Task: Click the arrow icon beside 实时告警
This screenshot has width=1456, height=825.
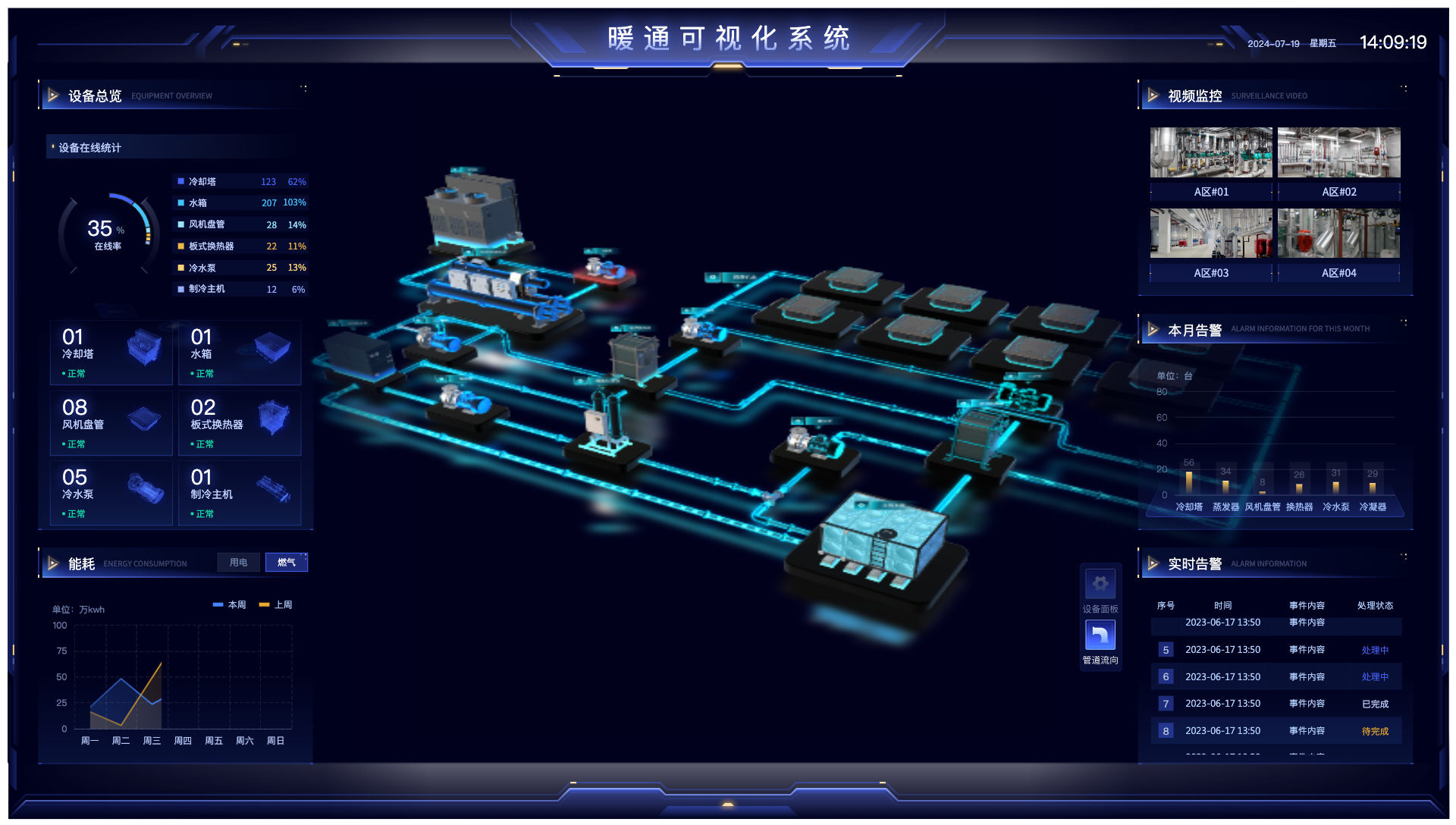Action: tap(1153, 563)
